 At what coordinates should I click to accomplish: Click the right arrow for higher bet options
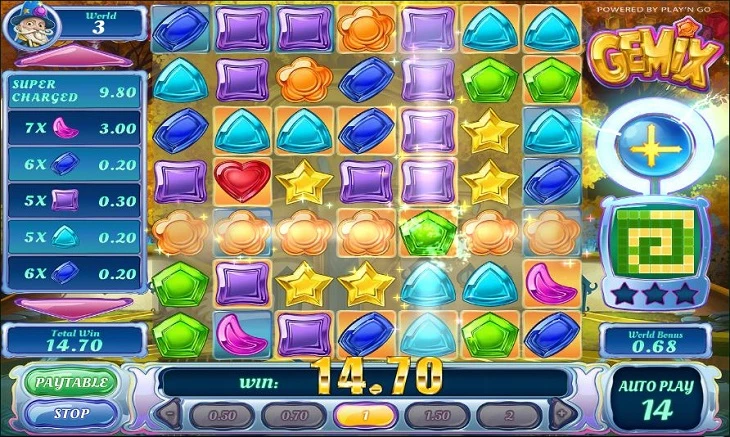(562, 414)
